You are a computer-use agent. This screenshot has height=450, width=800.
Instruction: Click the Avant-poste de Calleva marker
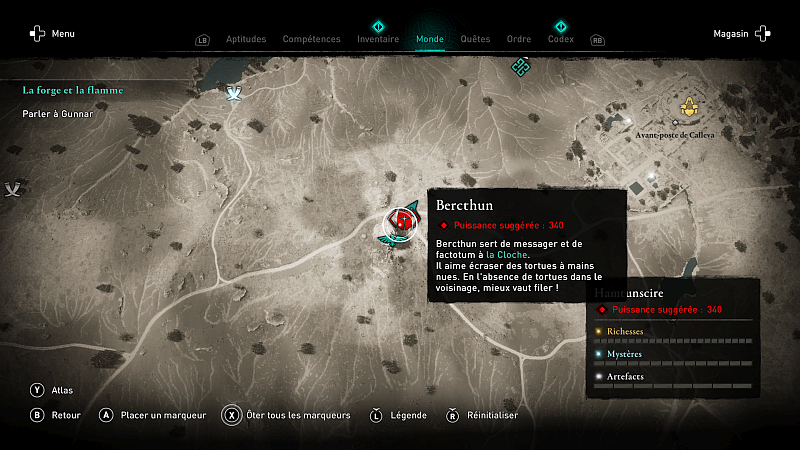pyautogui.click(x=689, y=106)
